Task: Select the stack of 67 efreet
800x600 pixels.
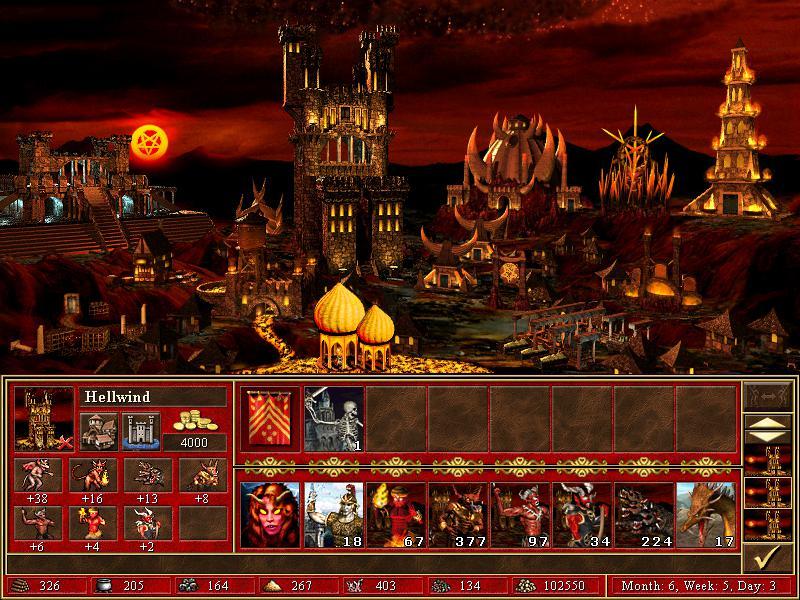Action: tap(396, 515)
